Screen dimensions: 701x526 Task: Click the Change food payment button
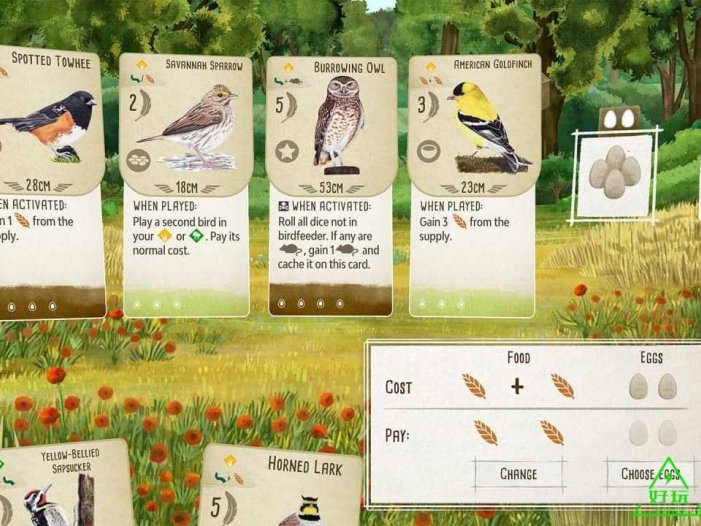[518, 473]
